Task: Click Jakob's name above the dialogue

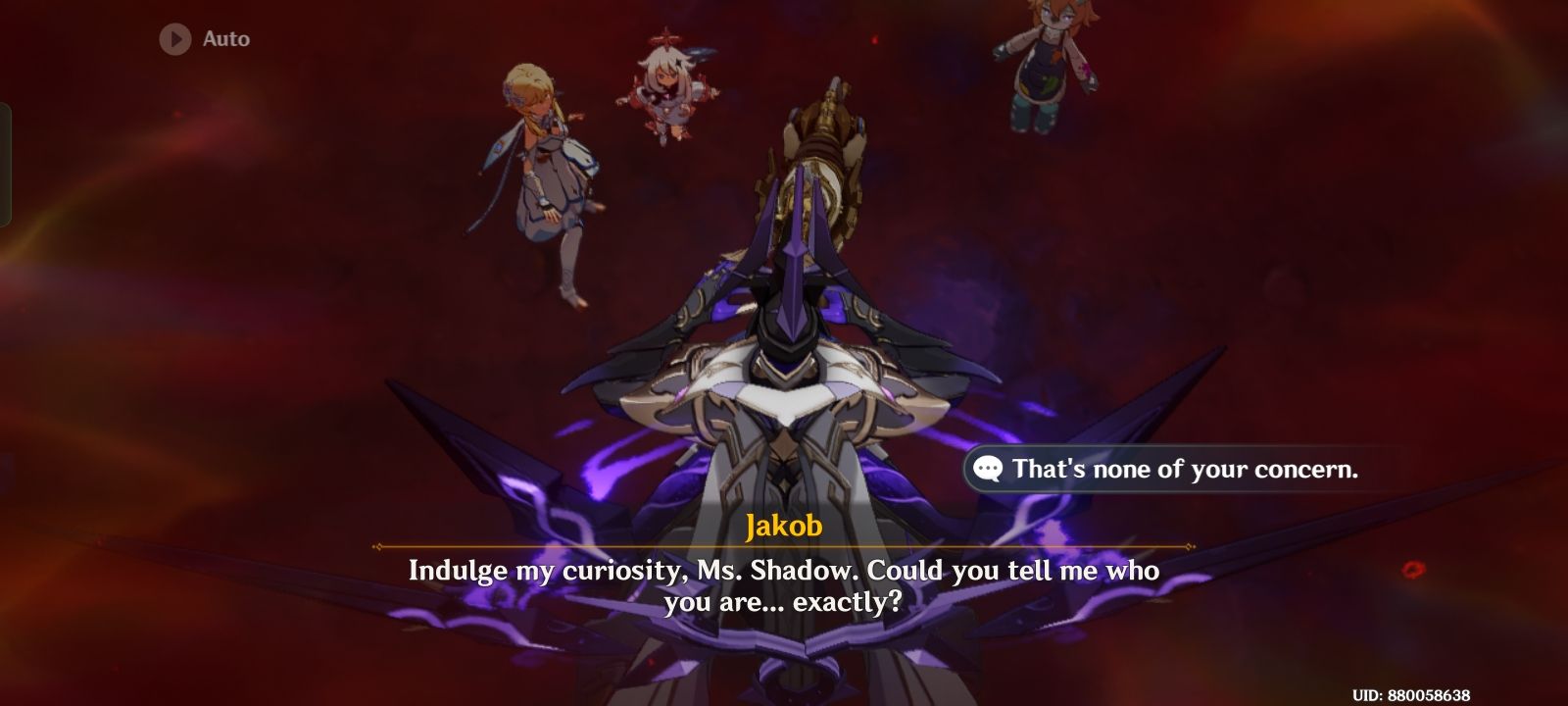Action: [x=784, y=527]
